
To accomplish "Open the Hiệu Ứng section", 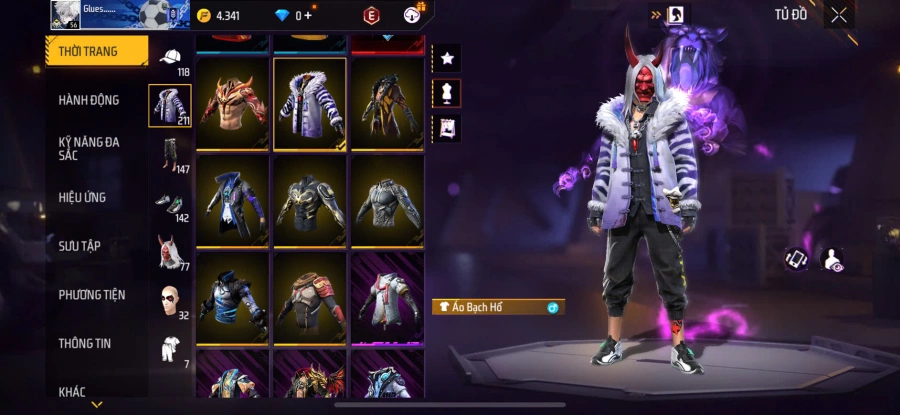I will (x=83, y=197).
